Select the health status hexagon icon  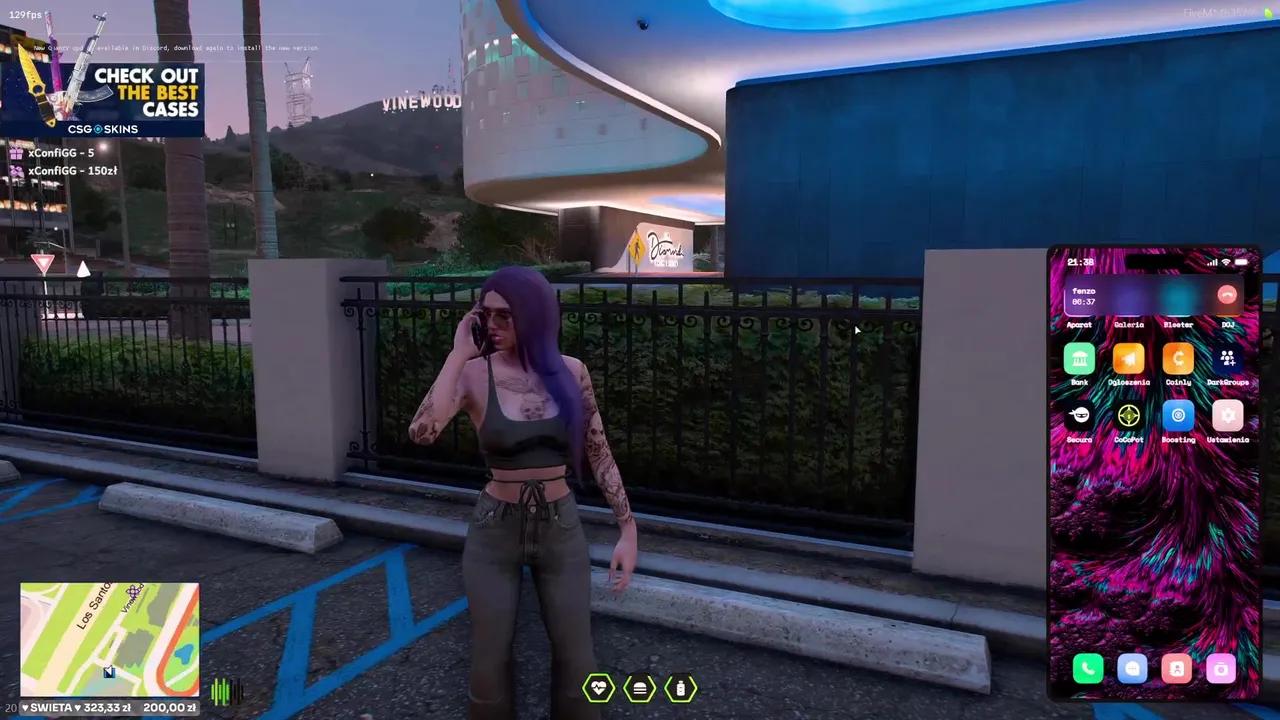(598, 687)
